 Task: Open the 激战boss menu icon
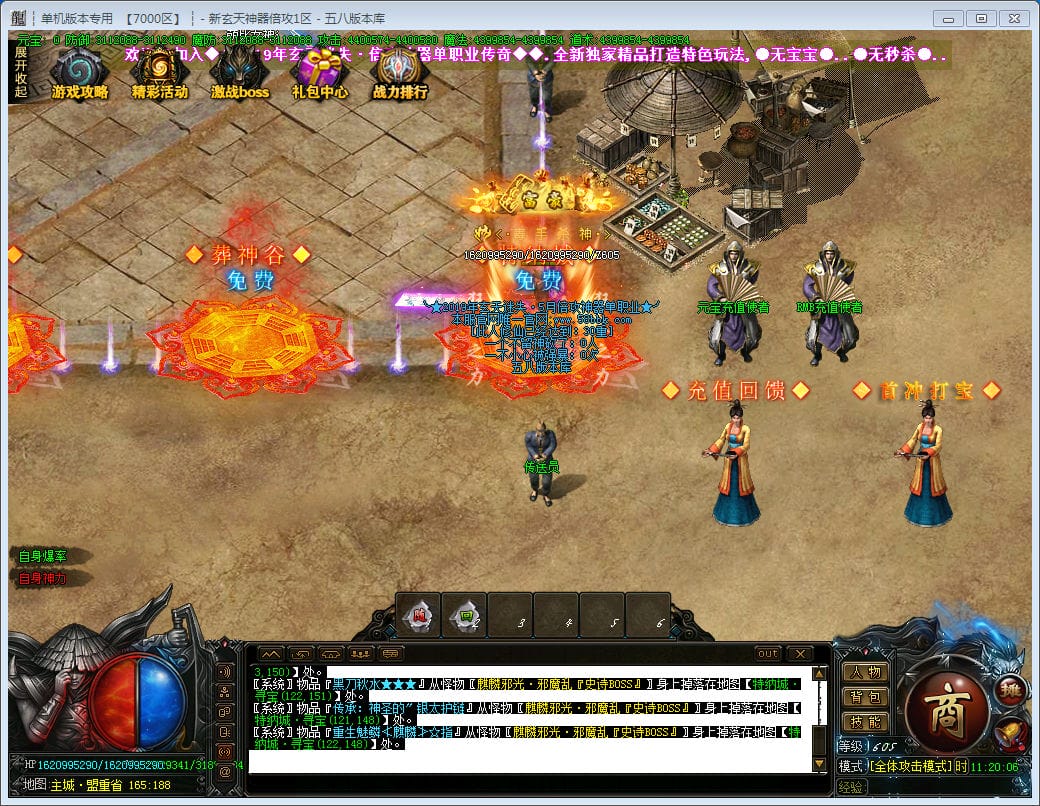240,73
